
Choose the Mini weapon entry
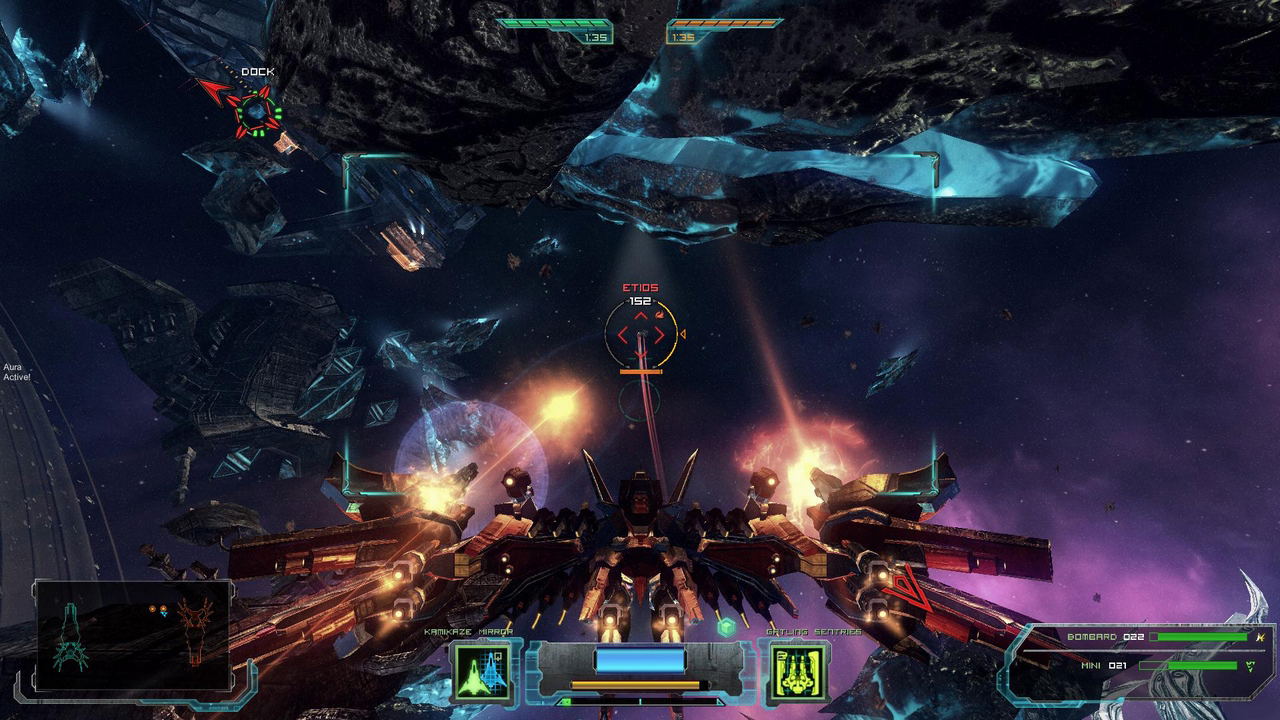pos(1160,665)
